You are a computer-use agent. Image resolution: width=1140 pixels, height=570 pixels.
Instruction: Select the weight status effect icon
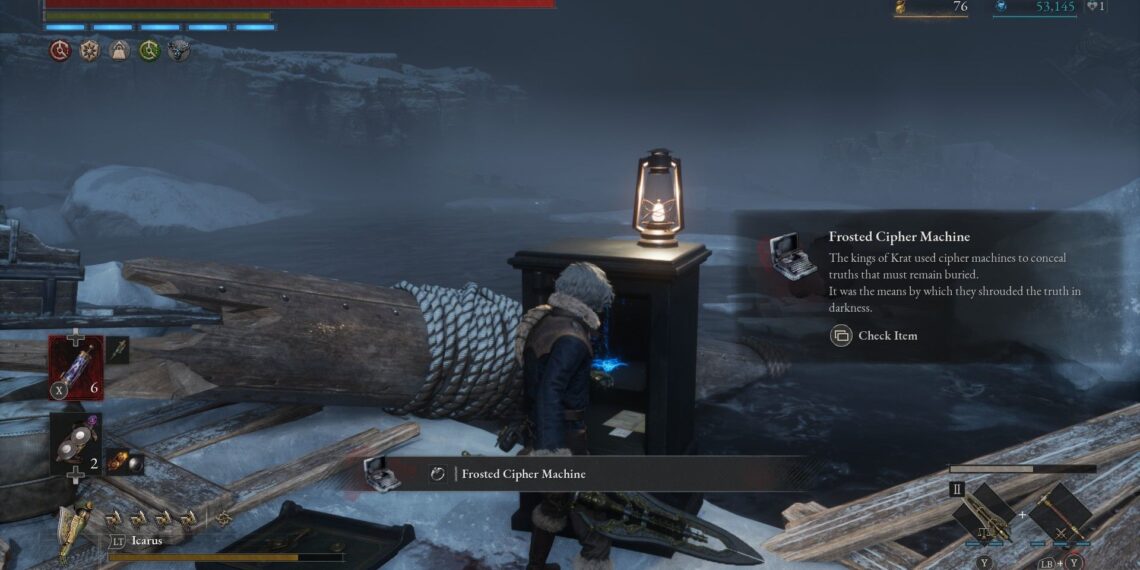pos(120,50)
